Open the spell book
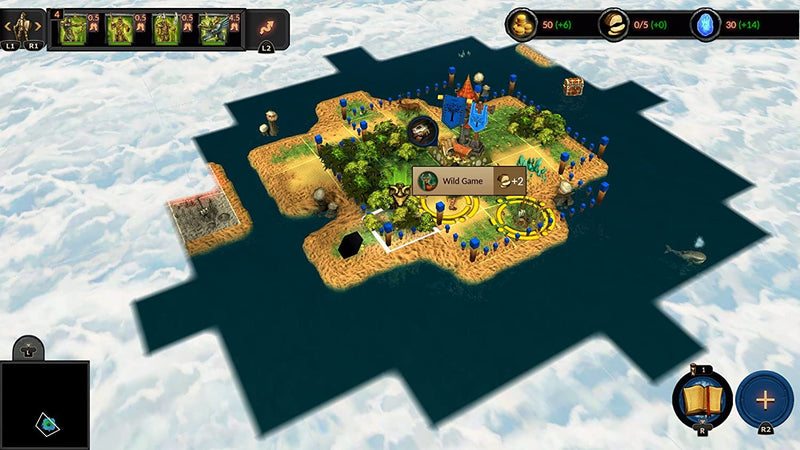This screenshot has width=800, height=450. coord(703,399)
